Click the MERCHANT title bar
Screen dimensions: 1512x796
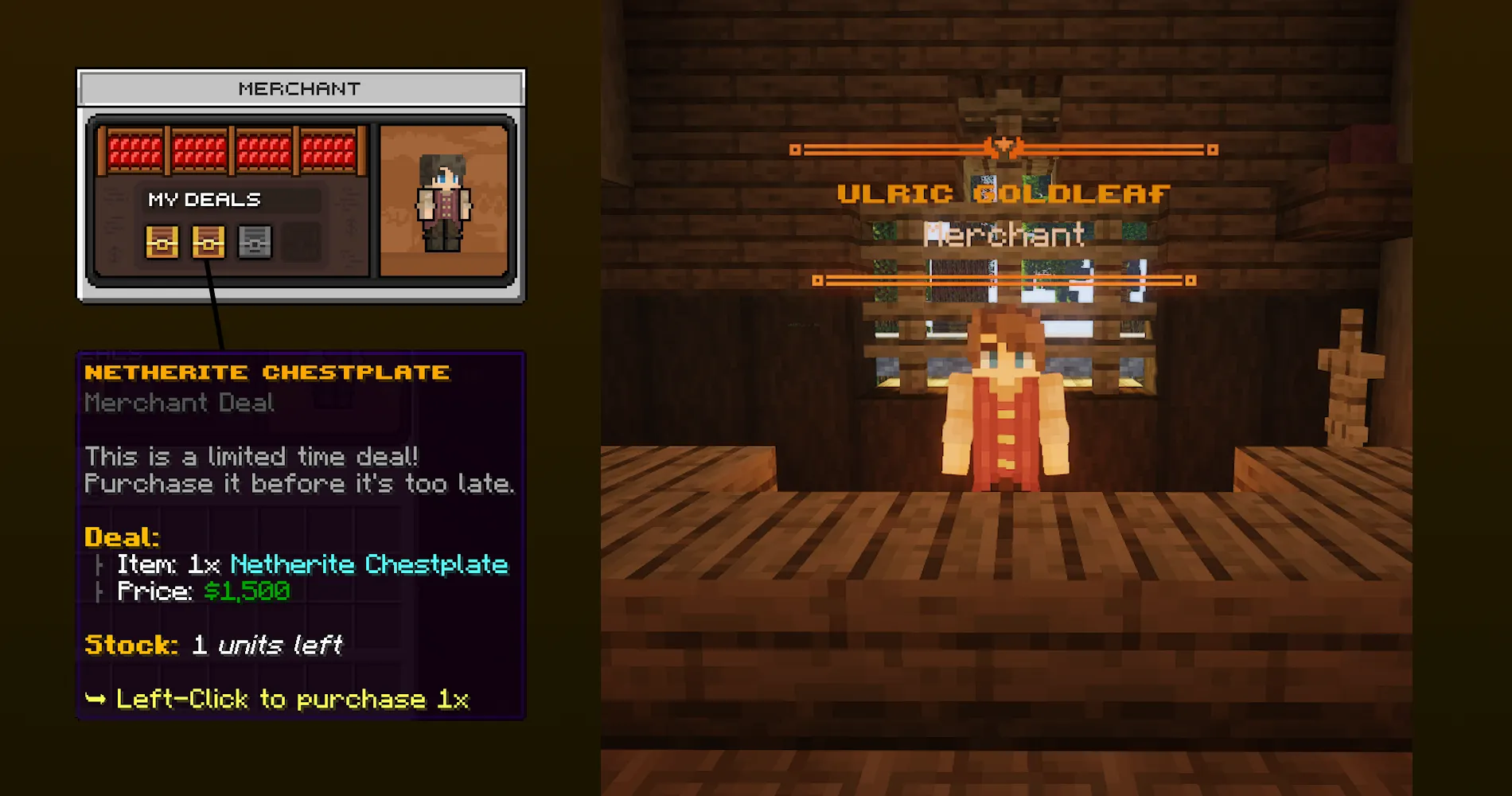point(301,88)
